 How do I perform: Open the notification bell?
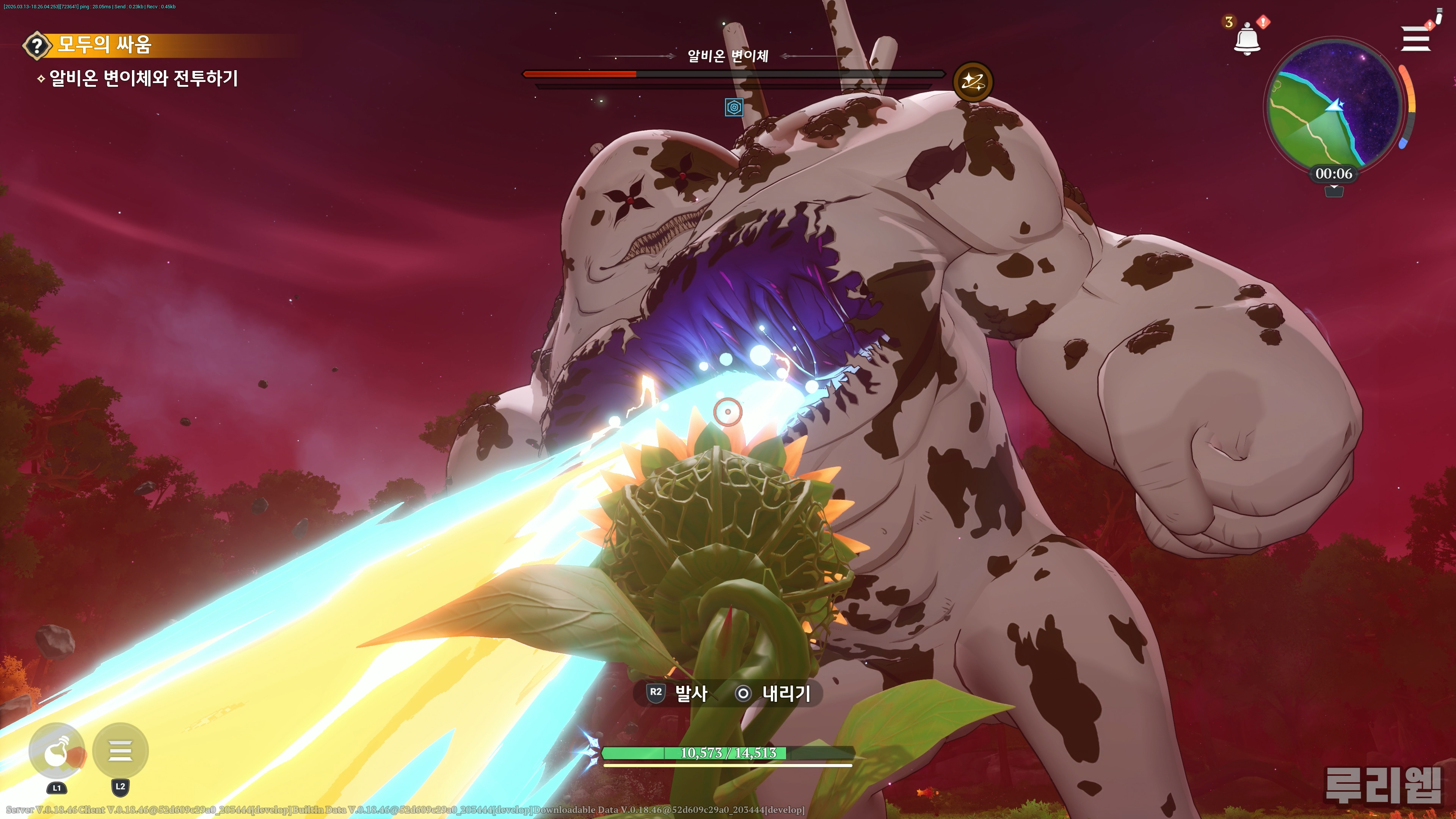(1246, 39)
